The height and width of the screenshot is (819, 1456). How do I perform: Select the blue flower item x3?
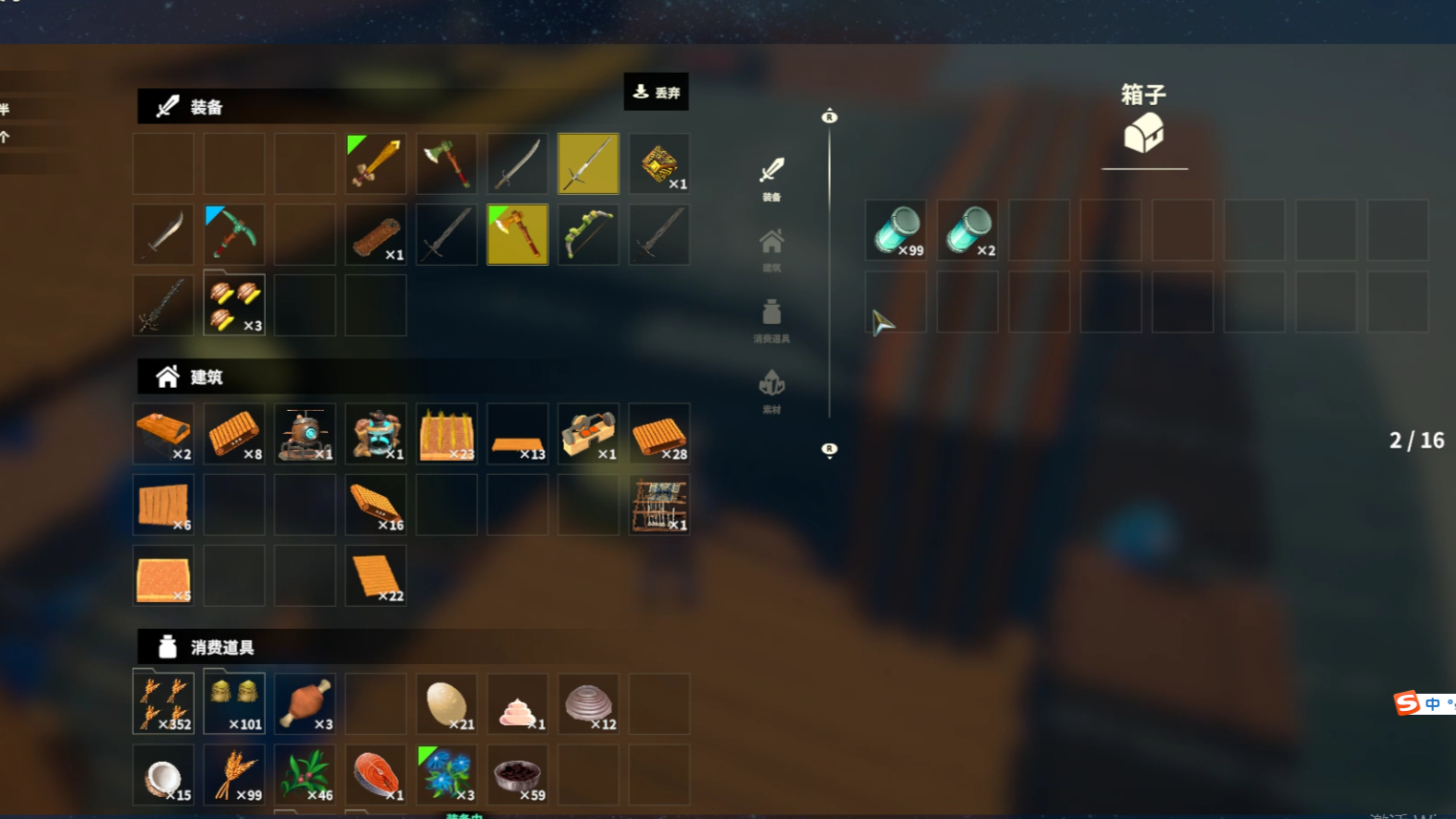tap(446, 774)
